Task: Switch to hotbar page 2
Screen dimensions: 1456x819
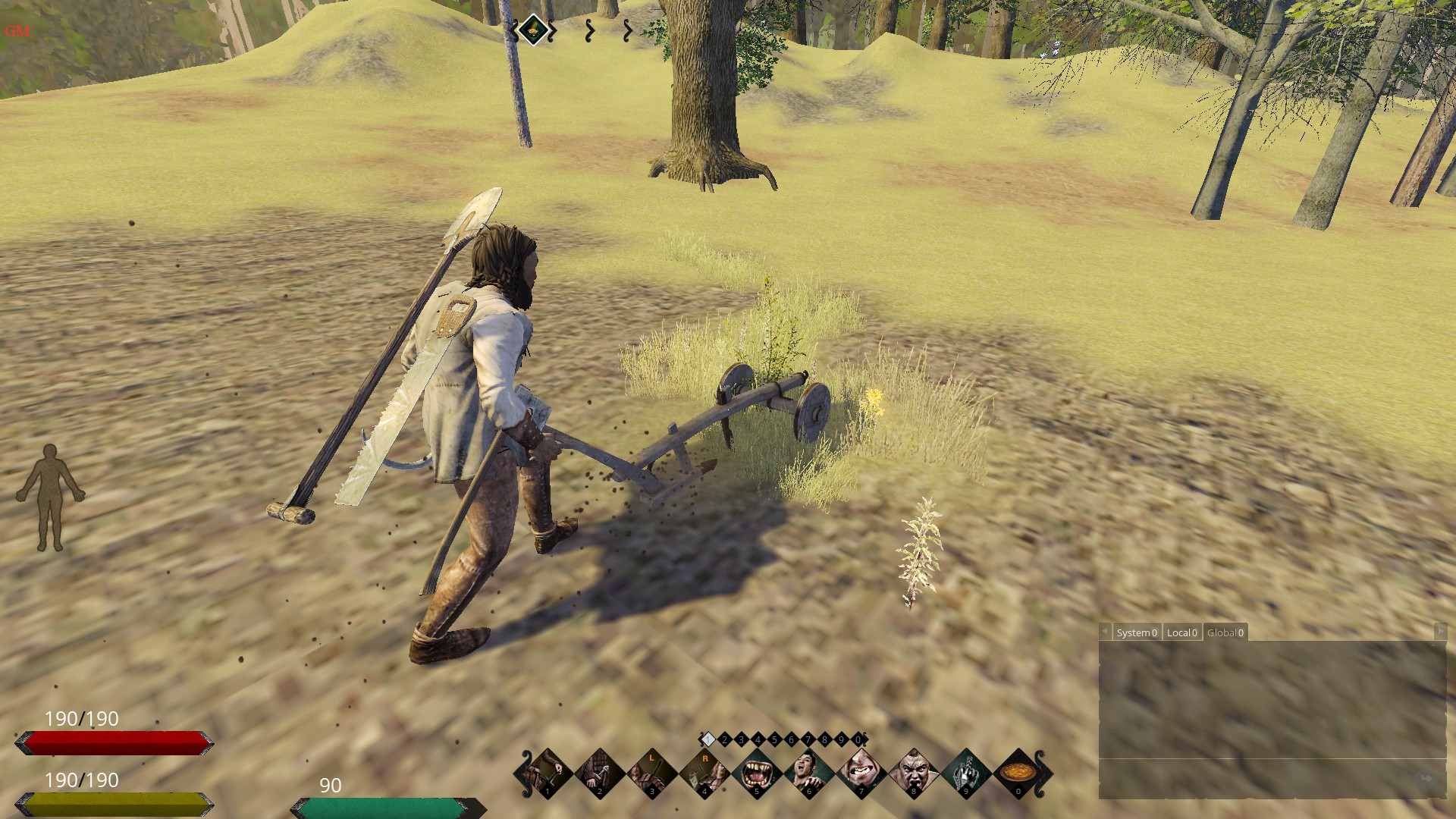Action: [724, 739]
